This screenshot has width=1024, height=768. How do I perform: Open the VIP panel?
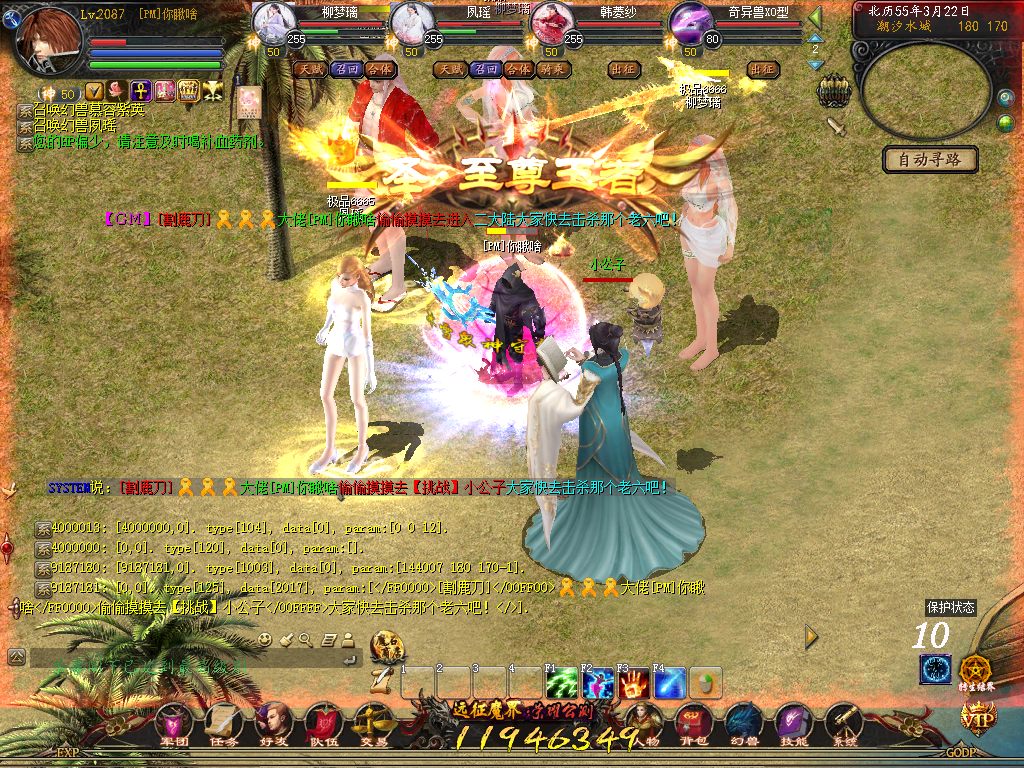(x=978, y=716)
